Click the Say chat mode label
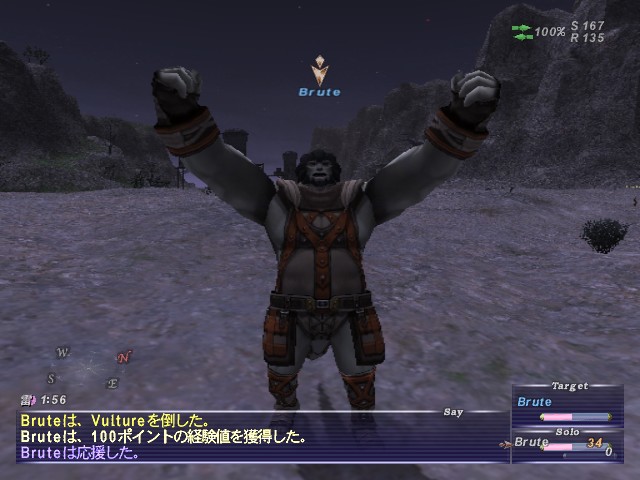The height and width of the screenshot is (480, 640). click(x=454, y=411)
